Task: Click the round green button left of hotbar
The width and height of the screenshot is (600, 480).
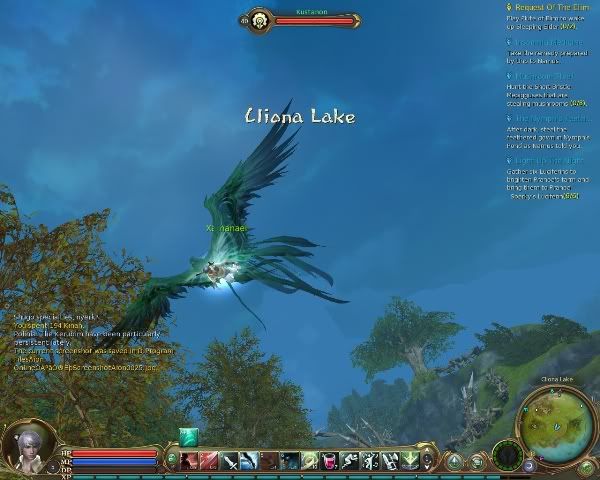Action: [172, 460]
